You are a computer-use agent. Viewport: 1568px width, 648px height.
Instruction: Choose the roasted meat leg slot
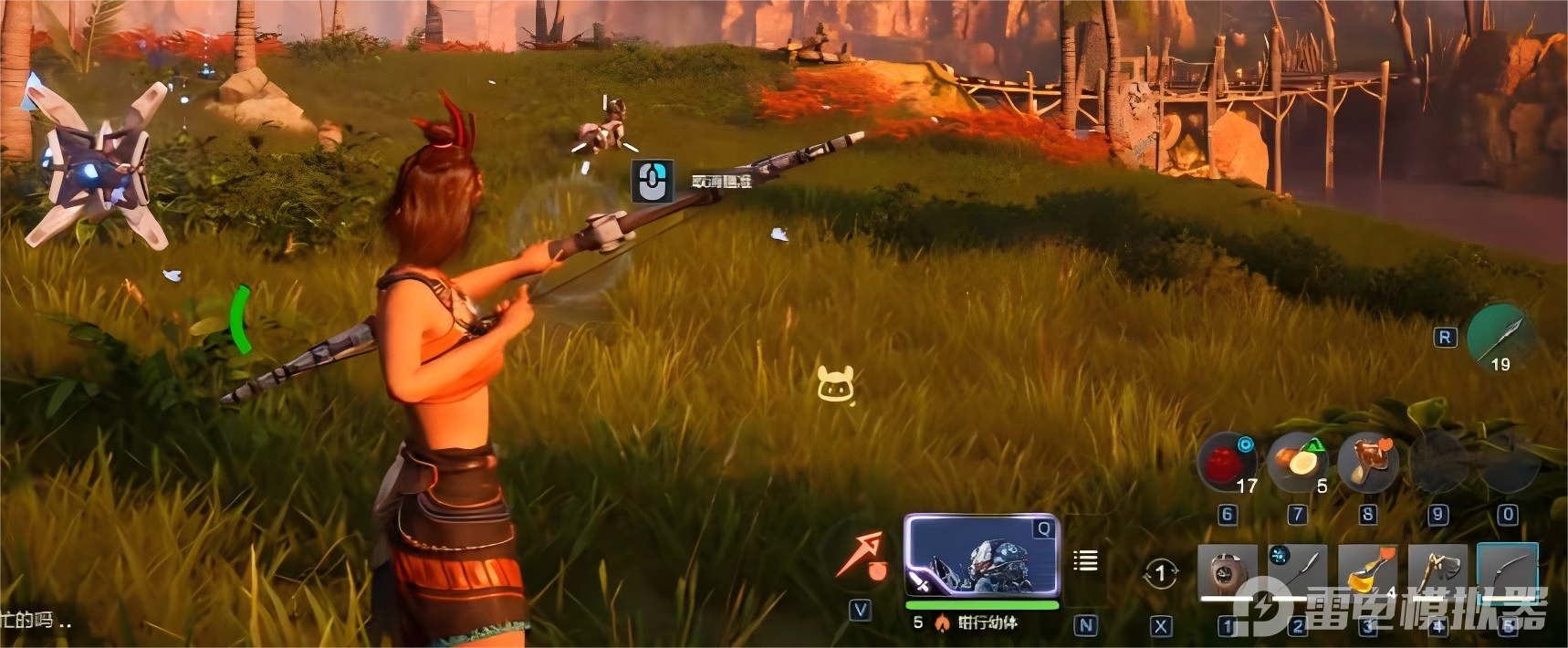tap(1366, 463)
